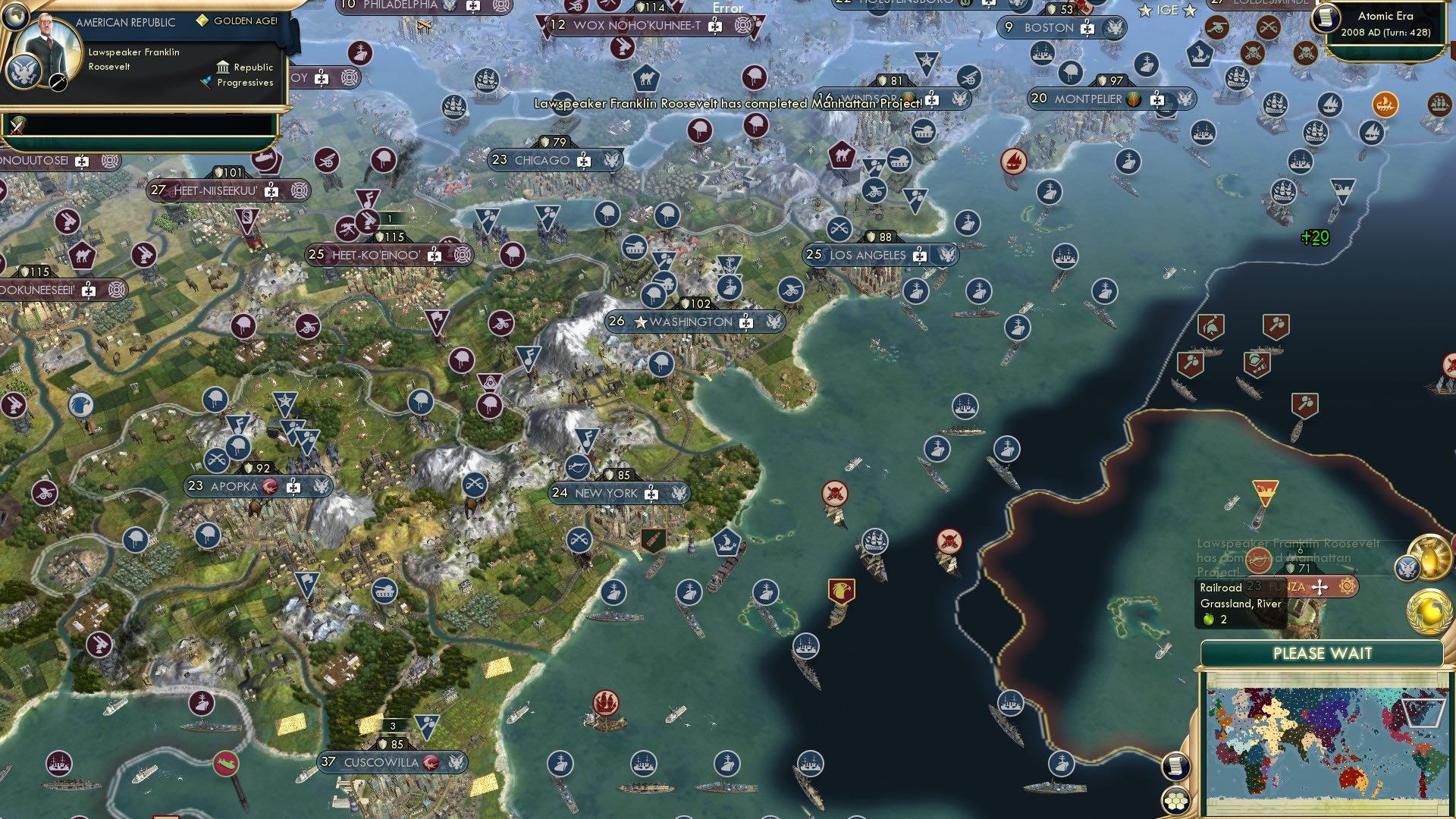Open the golden trophy notification bubble

pos(1429,557)
